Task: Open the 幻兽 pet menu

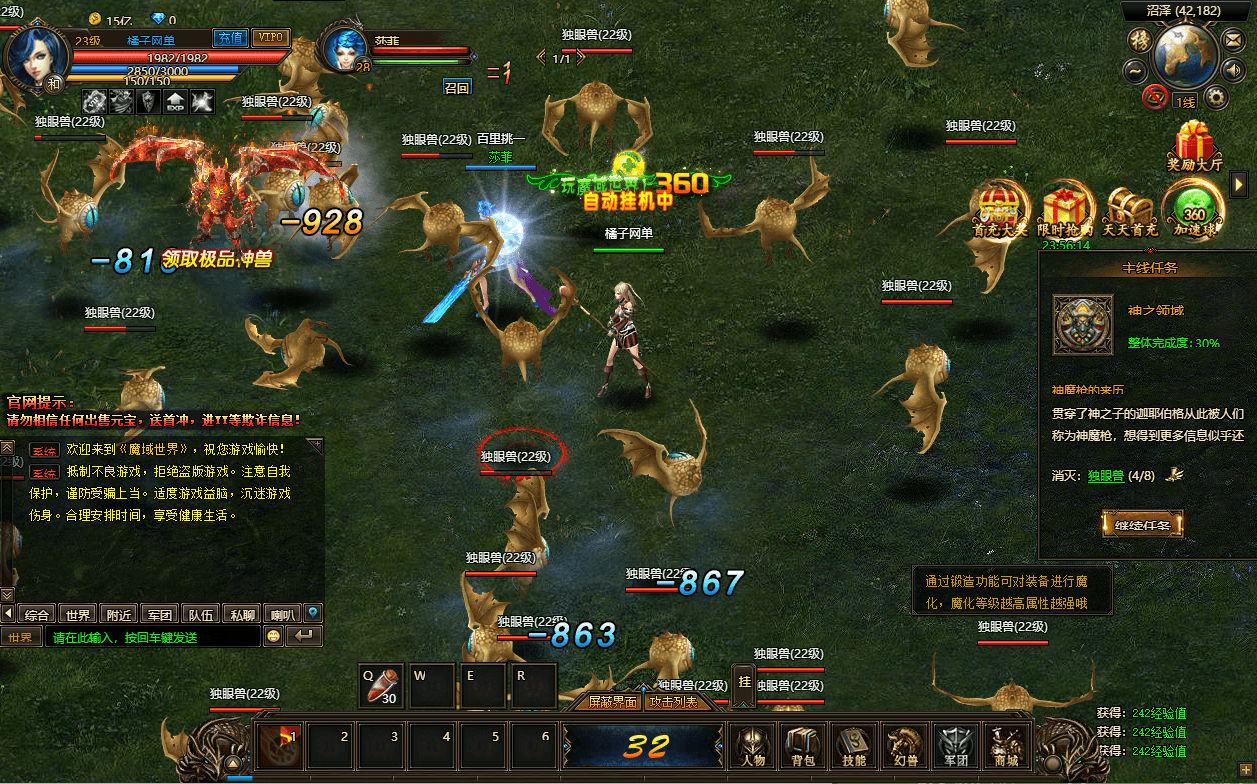Action: (x=903, y=745)
